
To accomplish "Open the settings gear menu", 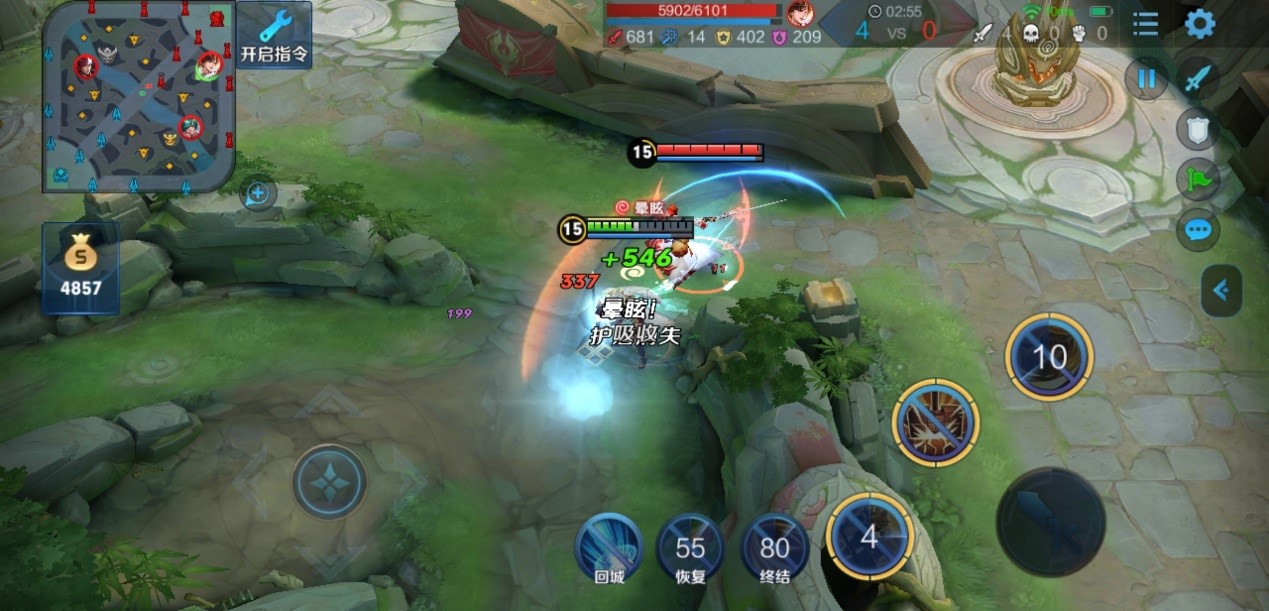I will [1199, 24].
